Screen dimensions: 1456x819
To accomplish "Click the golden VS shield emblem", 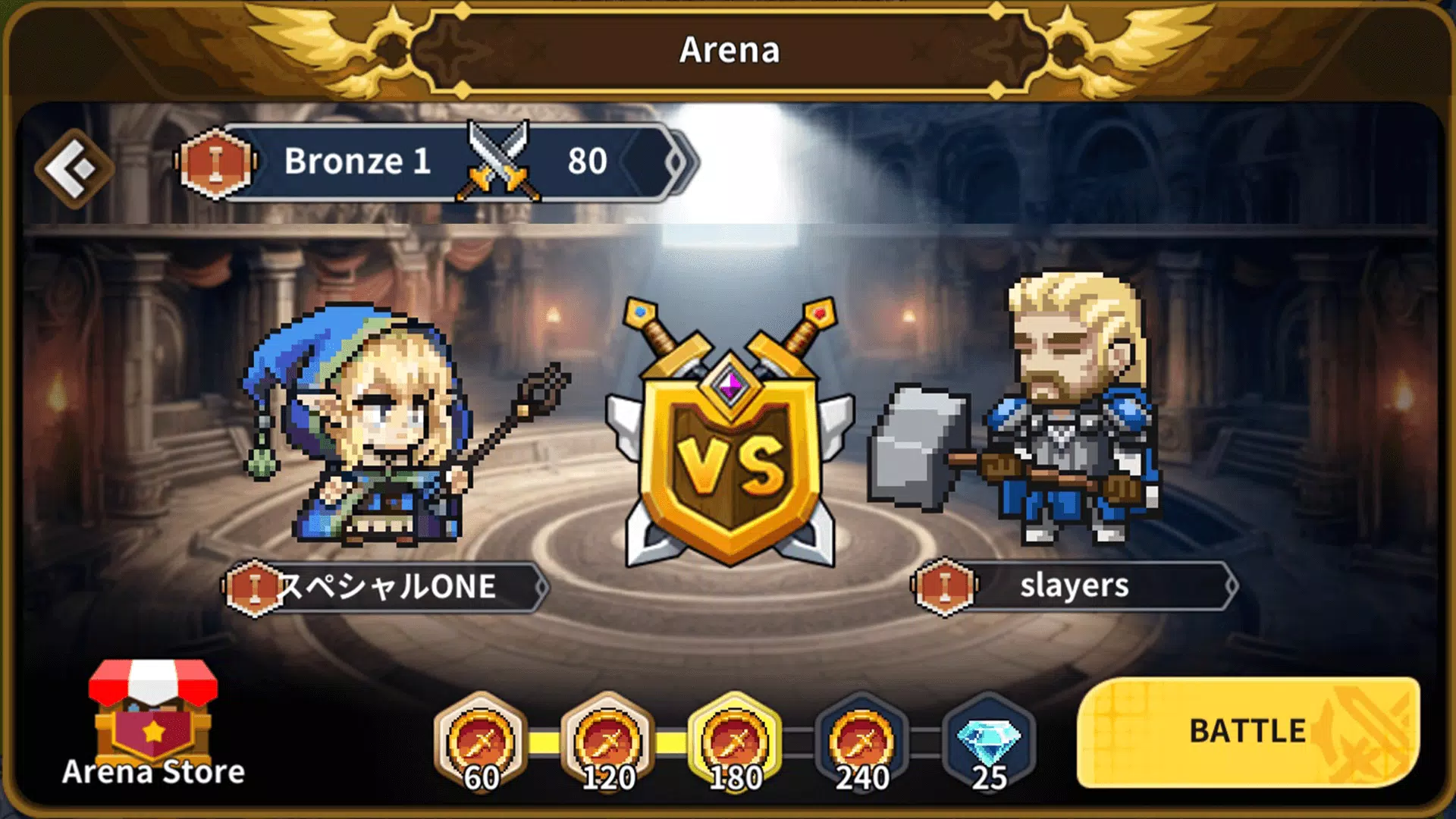I will tap(728, 440).
